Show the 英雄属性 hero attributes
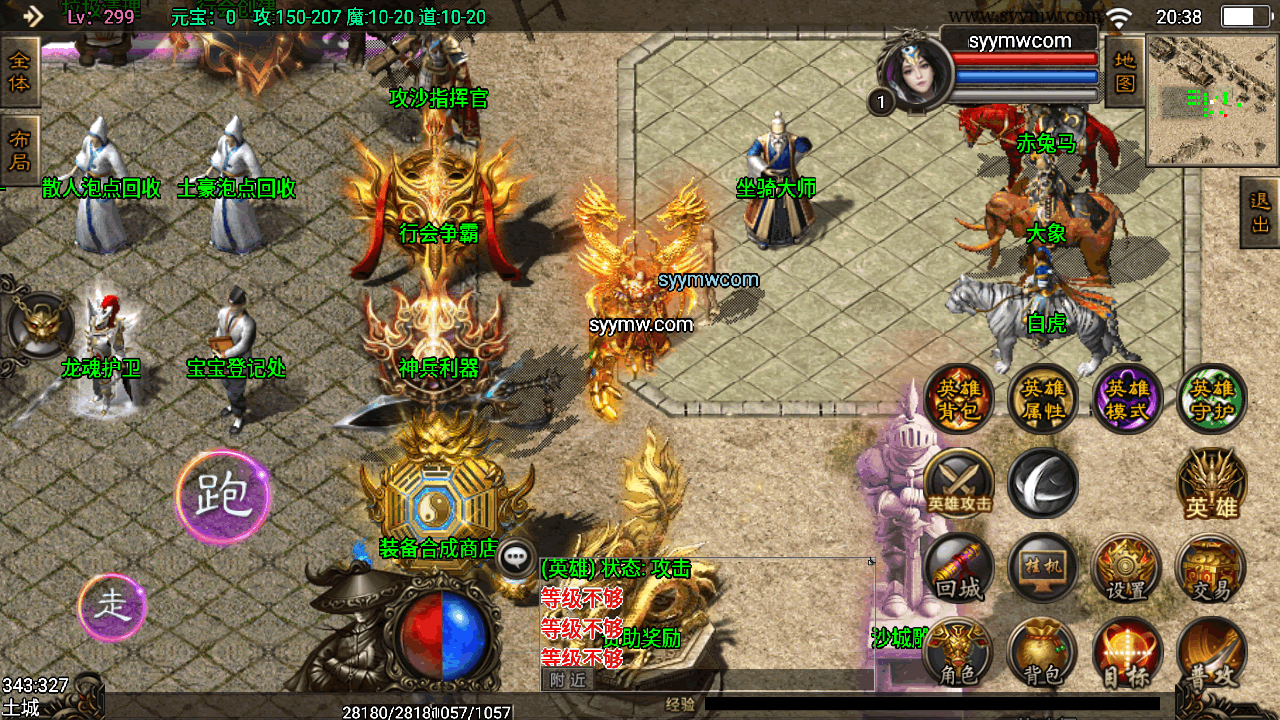The image size is (1280, 720). pyautogui.click(x=1043, y=398)
